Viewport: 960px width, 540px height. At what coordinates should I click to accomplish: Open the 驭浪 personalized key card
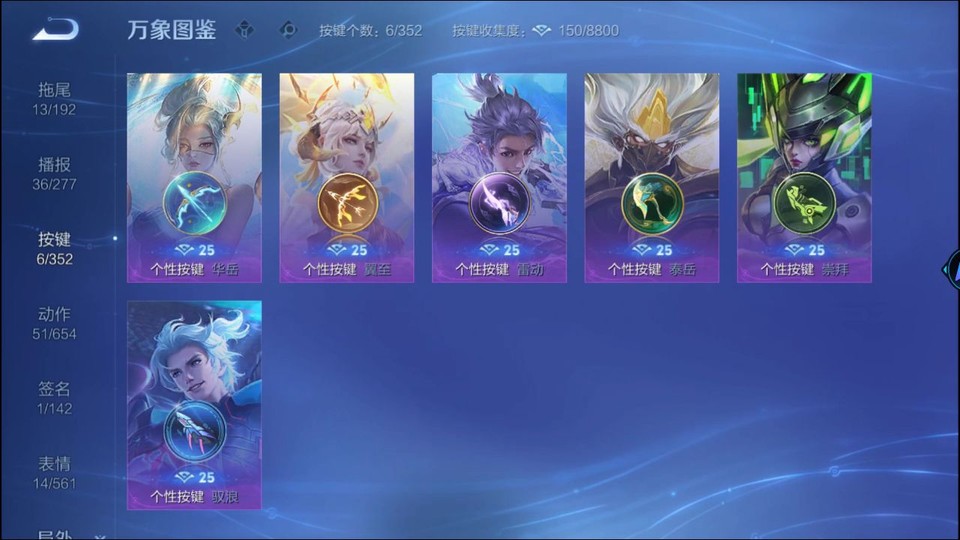point(194,405)
